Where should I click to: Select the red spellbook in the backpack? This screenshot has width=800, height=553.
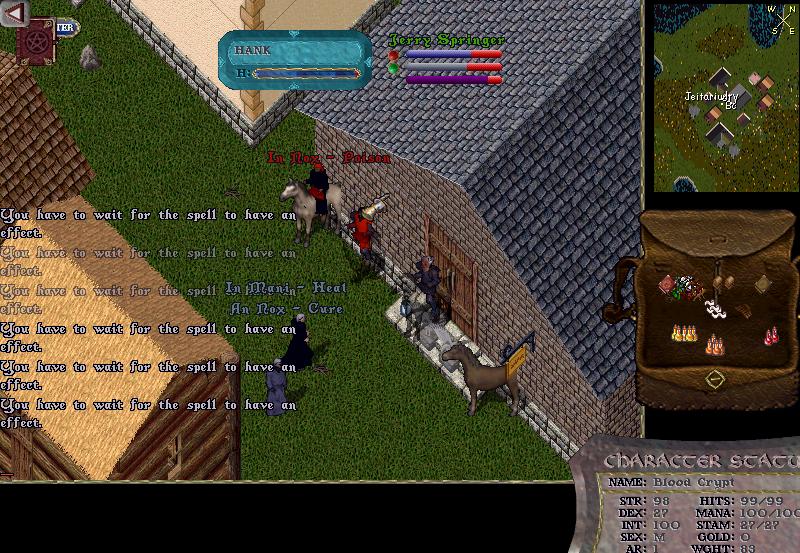click(667, 286)
